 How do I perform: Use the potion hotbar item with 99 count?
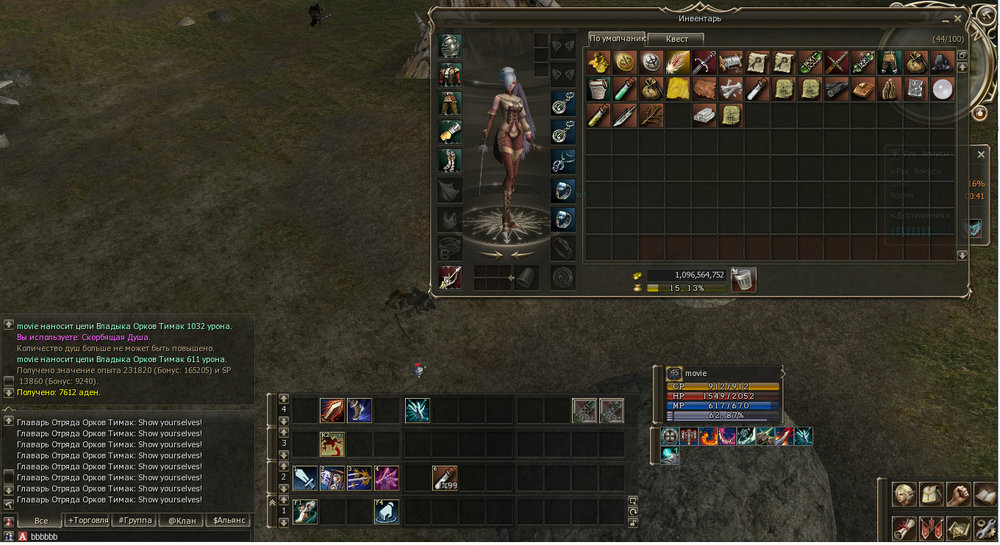tap(445, 478)
